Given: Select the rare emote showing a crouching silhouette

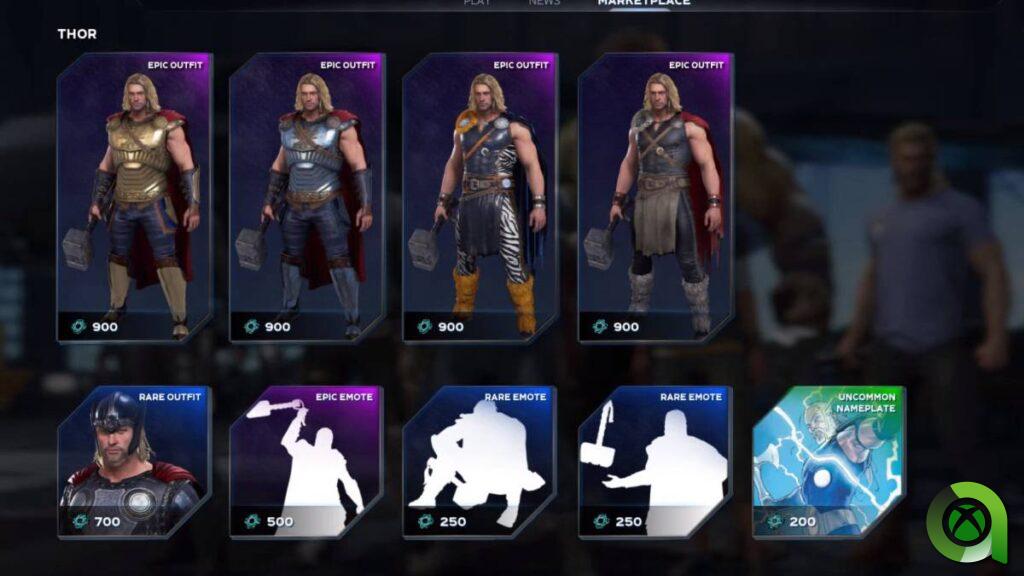Looking at the screenshot, I should pos(480,462).
